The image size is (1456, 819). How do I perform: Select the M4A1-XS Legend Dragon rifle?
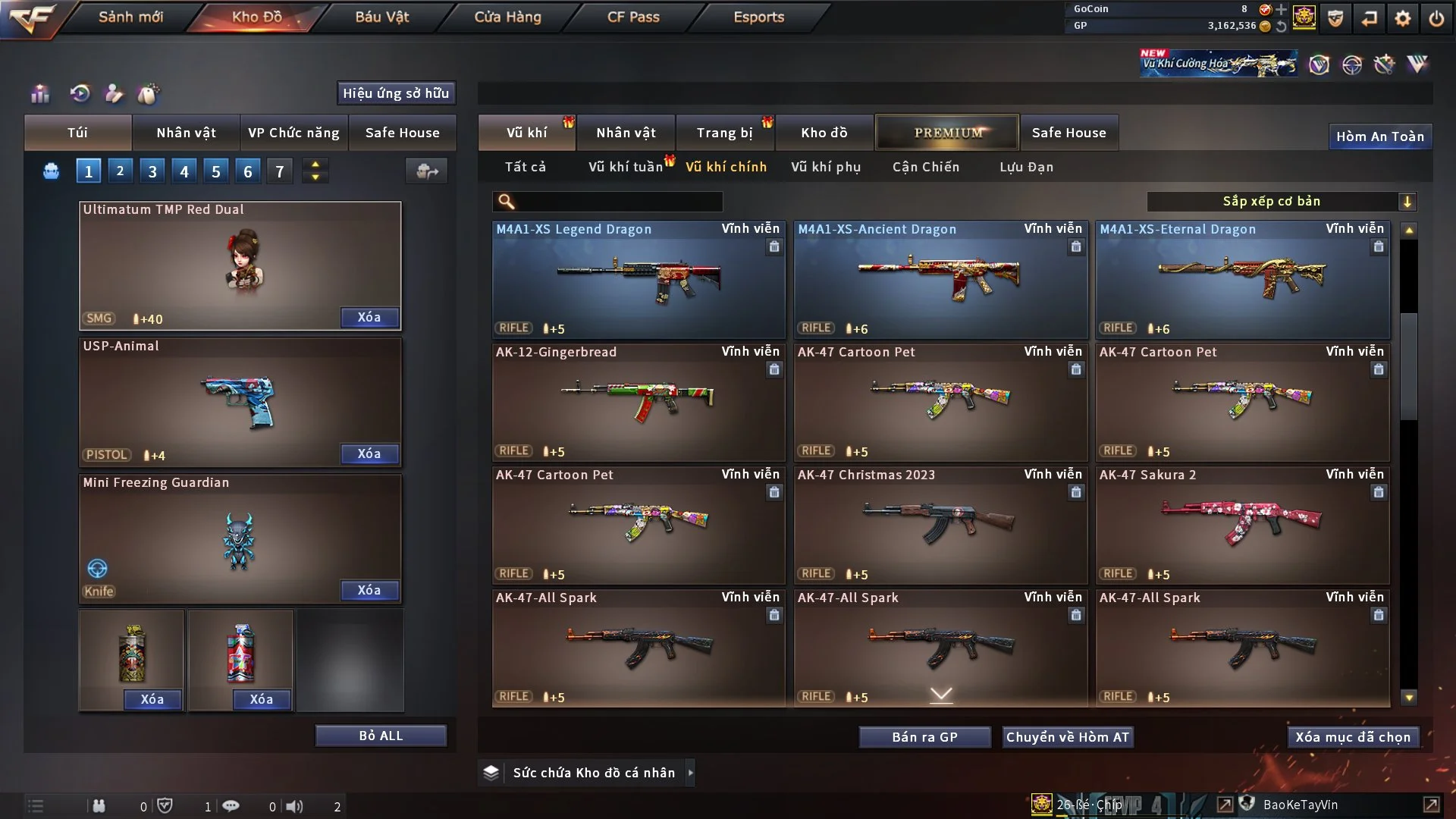pos(639,281)
